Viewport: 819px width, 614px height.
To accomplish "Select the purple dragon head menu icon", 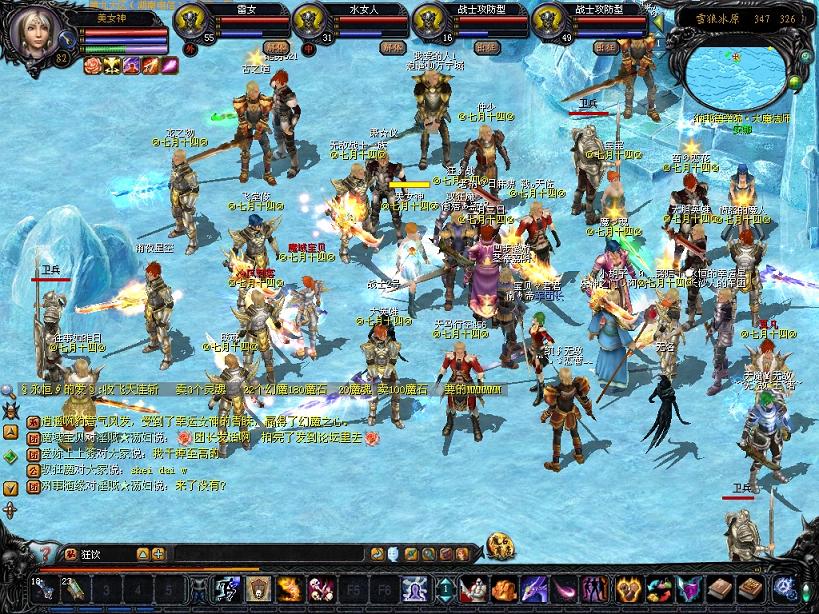I will click(x=533, y=589).
